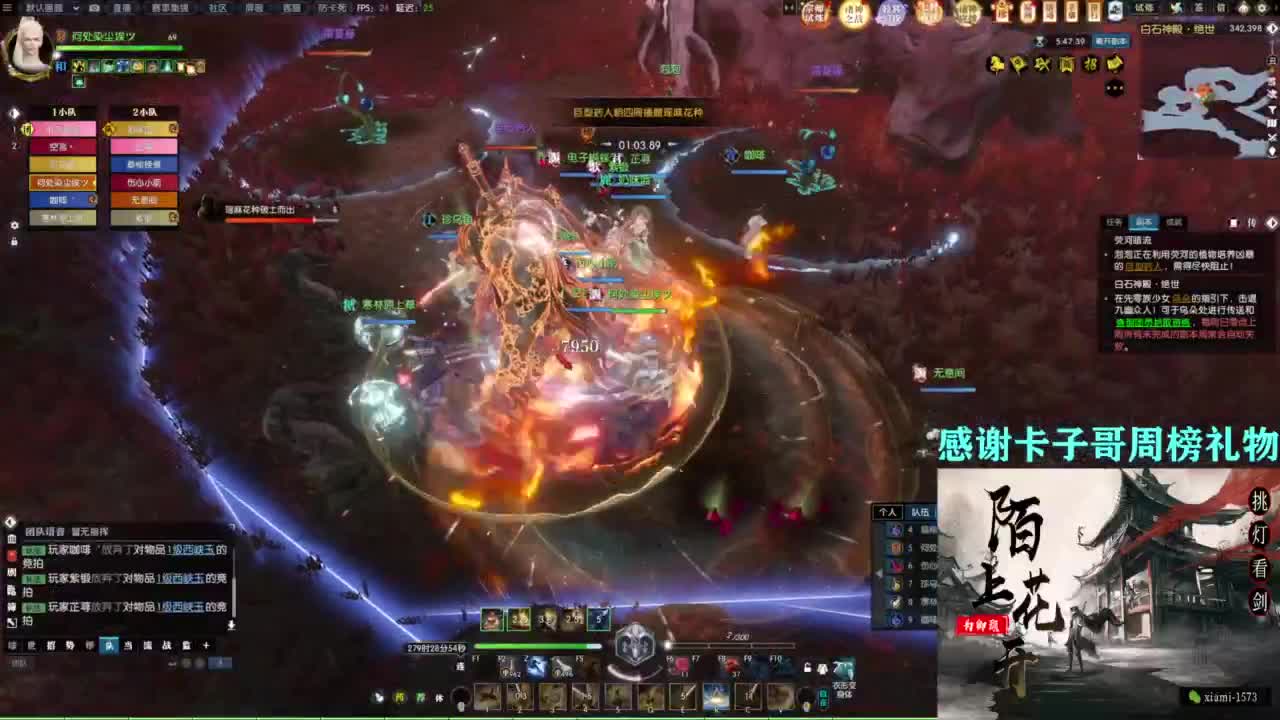Open the live streaming (直播) feature
This screenshot has height=720, width=1280.
(122, 9)
